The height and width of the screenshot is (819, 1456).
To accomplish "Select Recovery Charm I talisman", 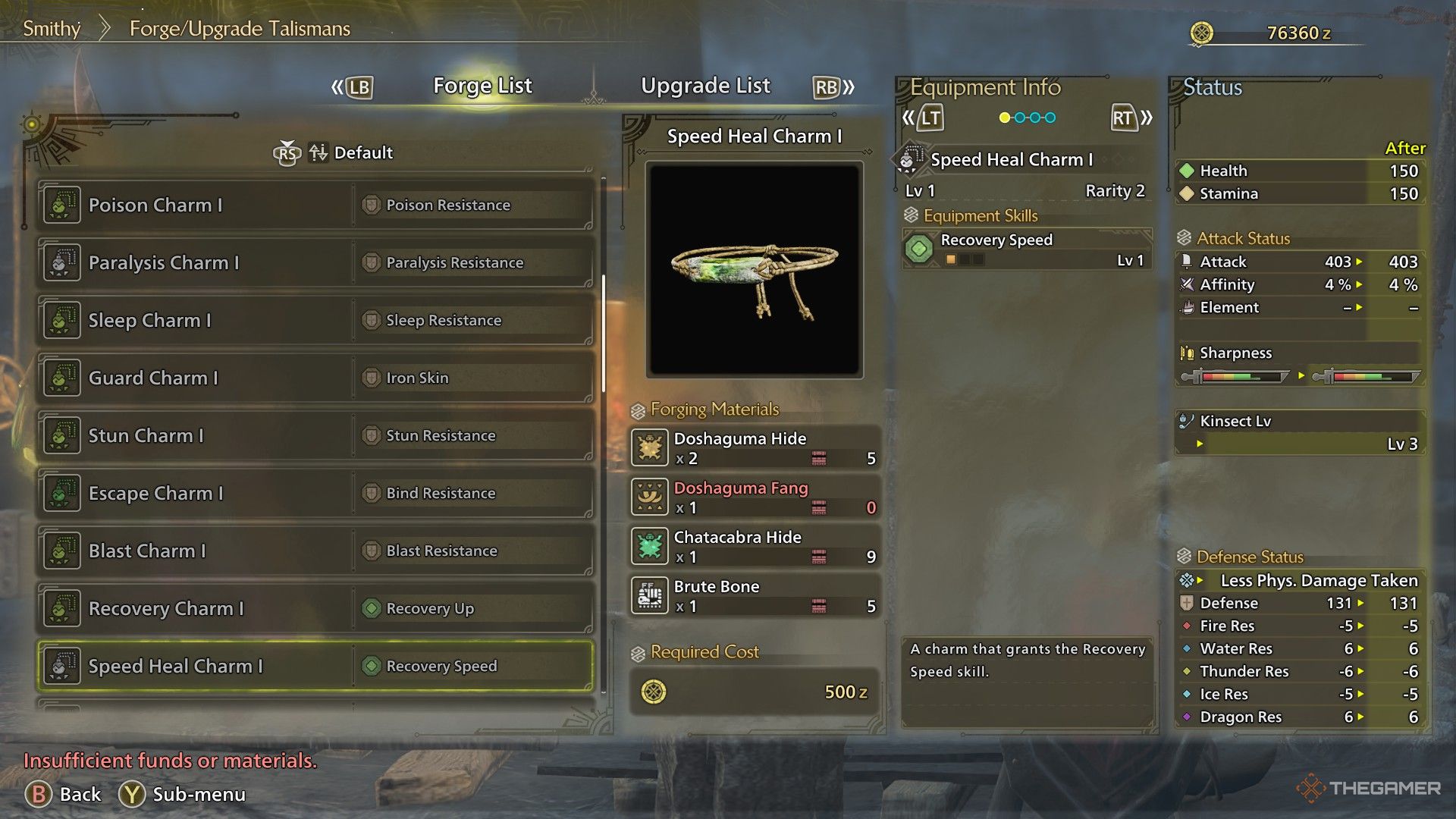I will click(x=315, y=608).
